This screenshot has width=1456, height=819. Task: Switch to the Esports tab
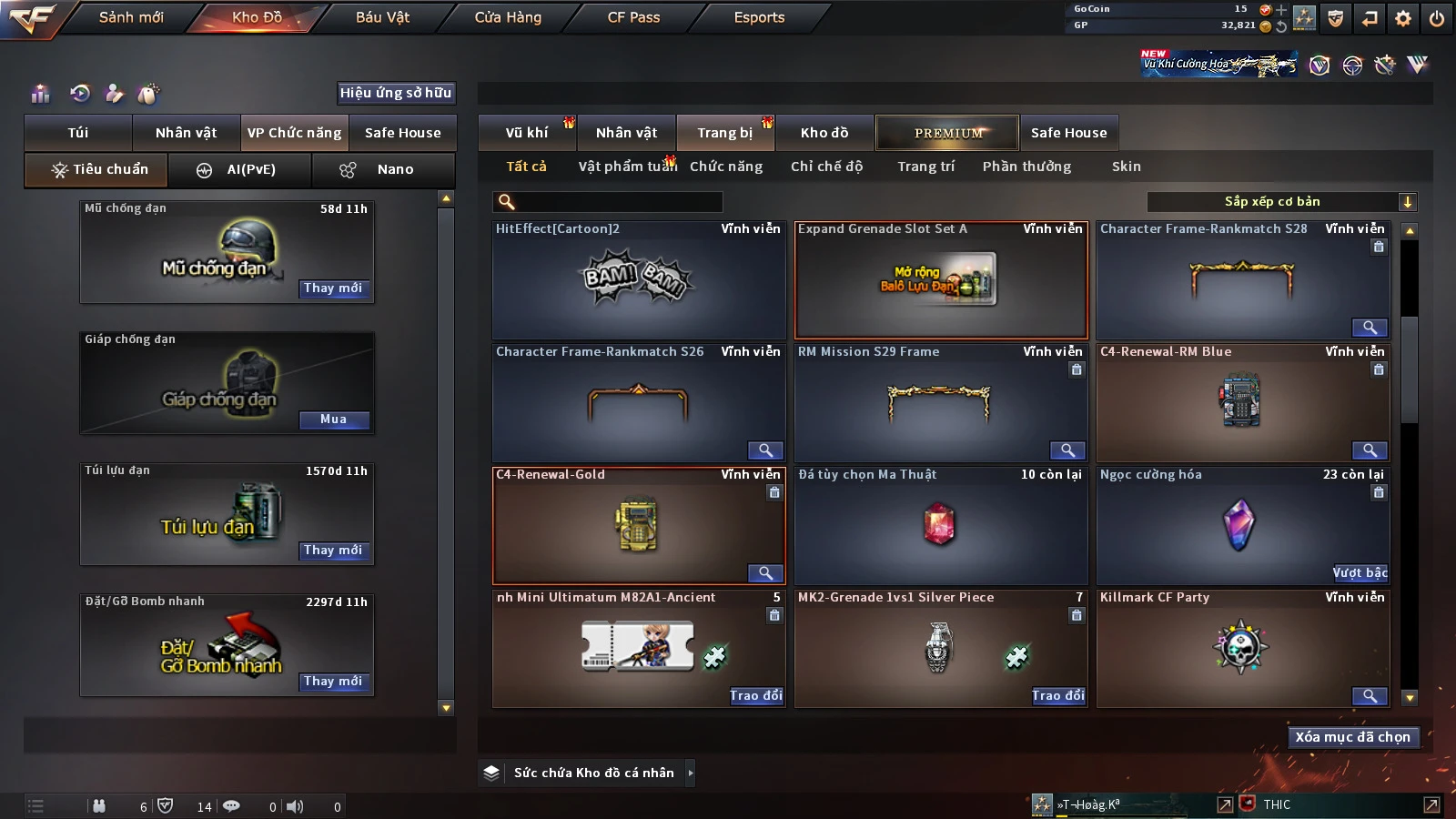(x=759, y=17)
